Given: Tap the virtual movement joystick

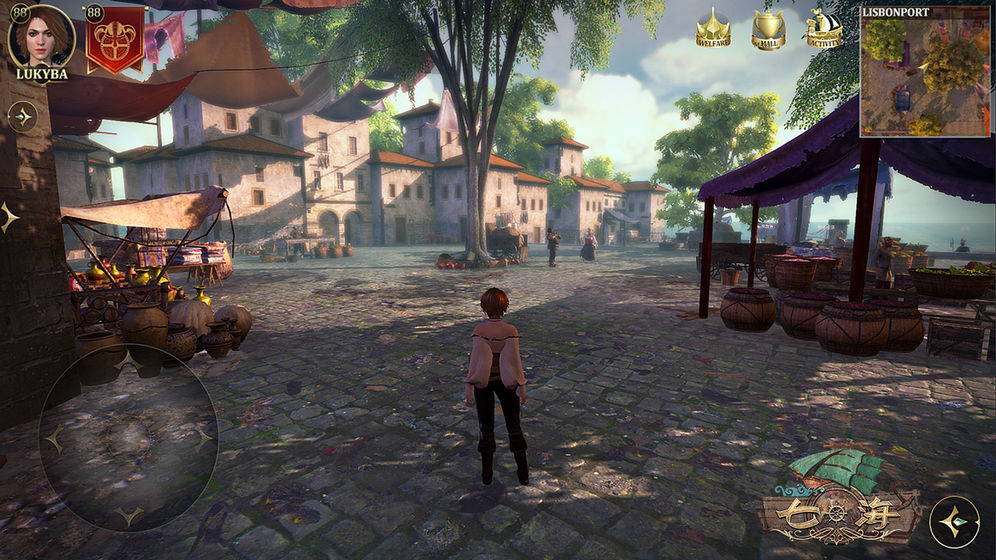Looking at the screenshot, I should pyautogui.click(x=128, y=438).
